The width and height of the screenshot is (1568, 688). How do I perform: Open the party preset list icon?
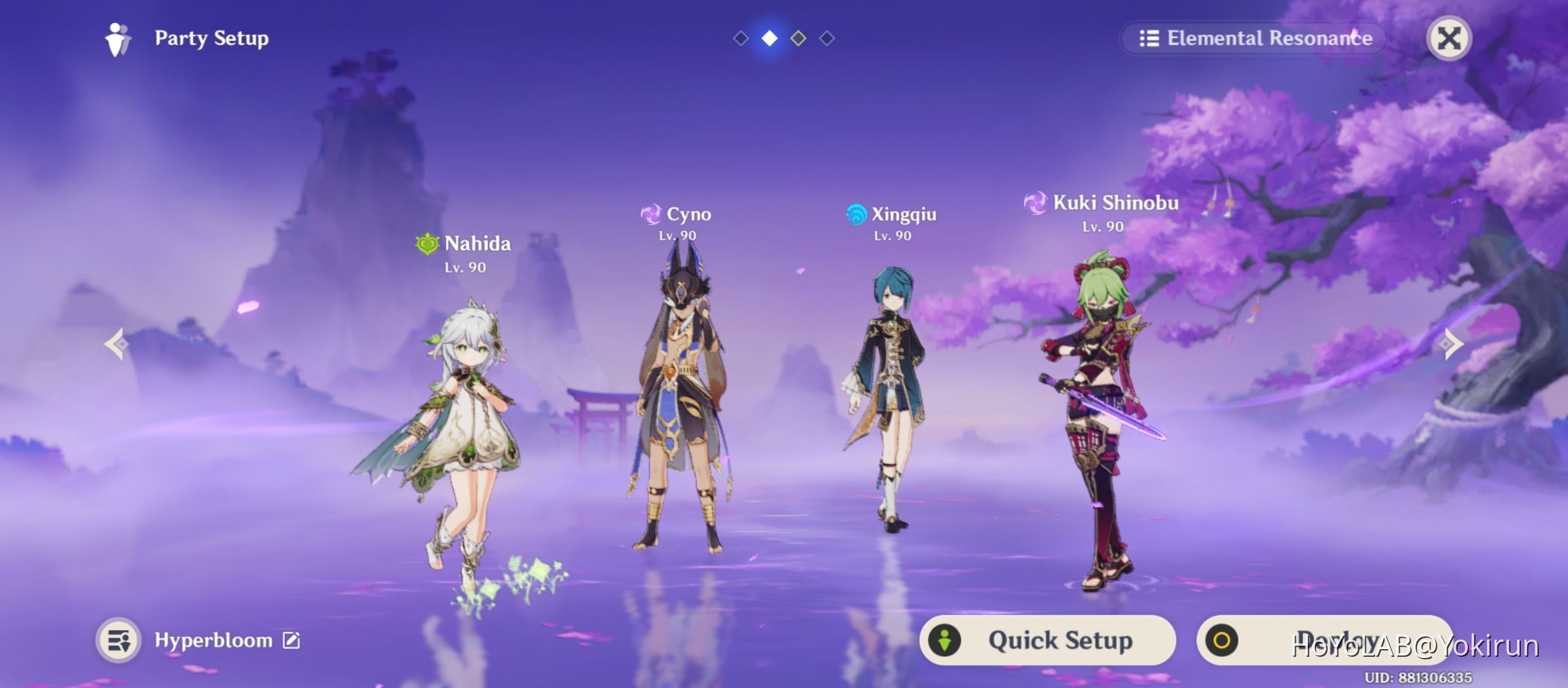click(x=118, y=639)
